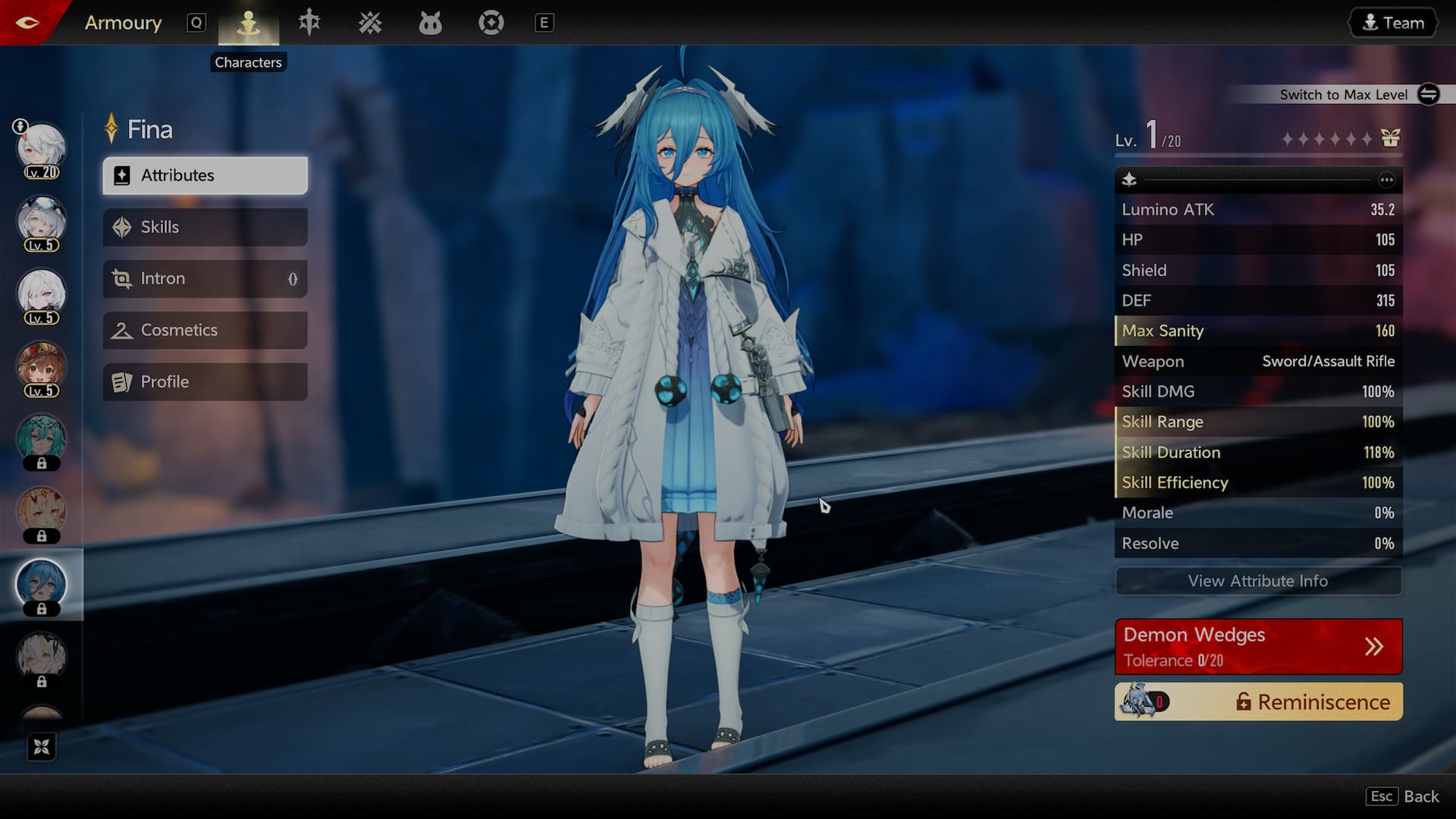Select the Lv. 20 white-haired character portrait

[42, 149]
